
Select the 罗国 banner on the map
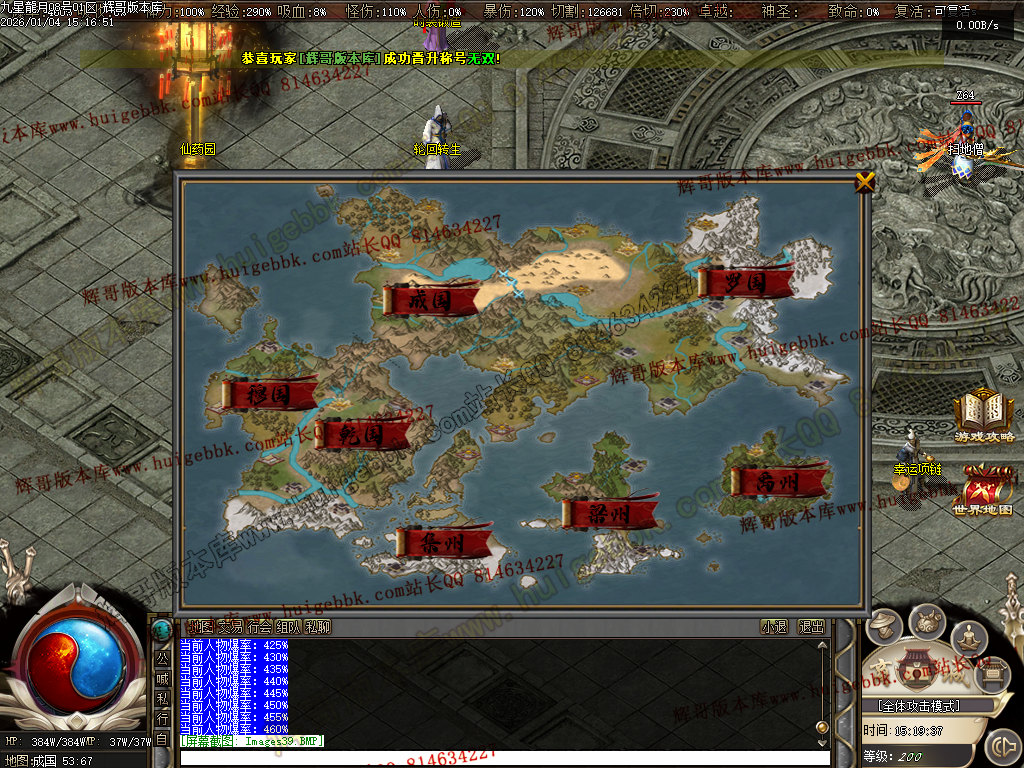[746, 283]
